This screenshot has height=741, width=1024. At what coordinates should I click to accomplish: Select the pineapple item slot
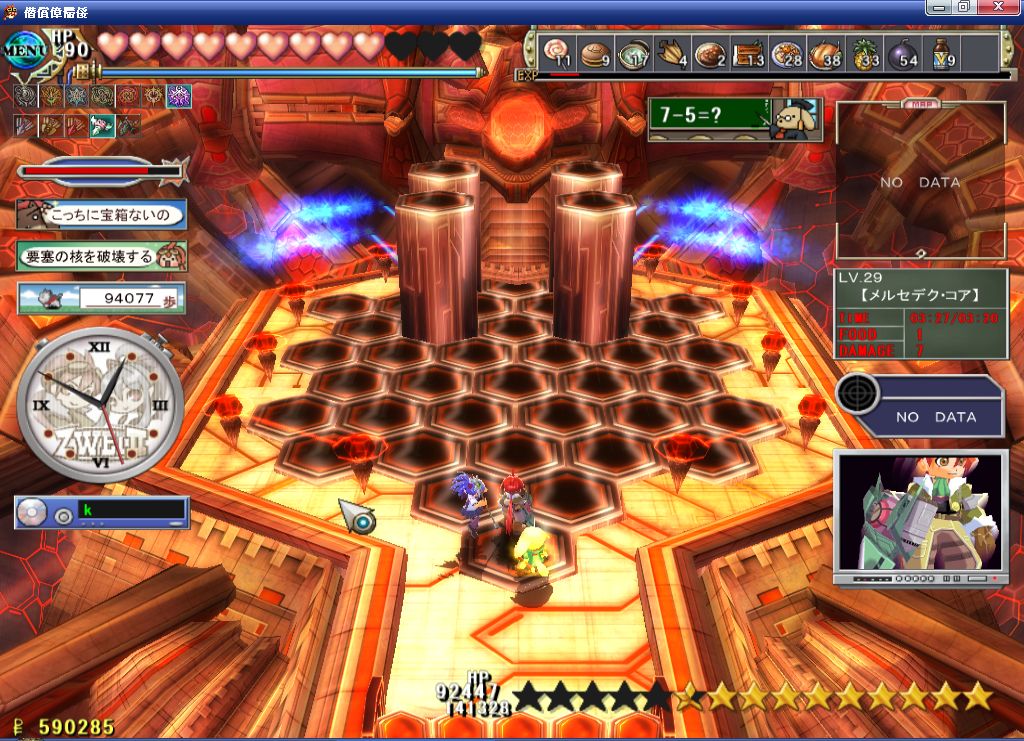coord(863,53)
